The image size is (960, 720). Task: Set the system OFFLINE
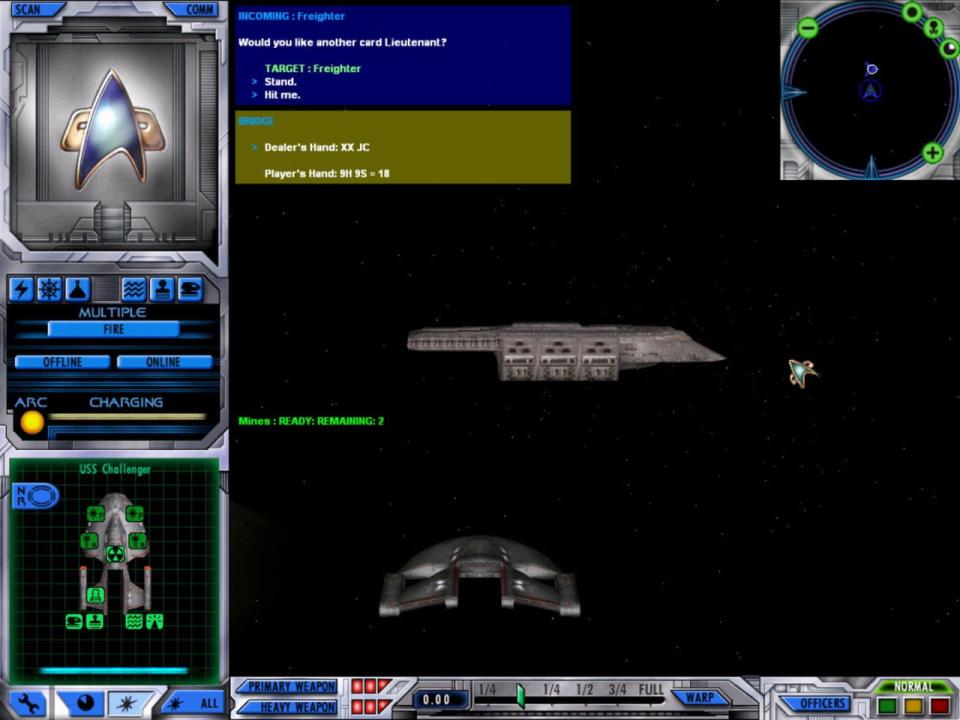pos(62,362)
